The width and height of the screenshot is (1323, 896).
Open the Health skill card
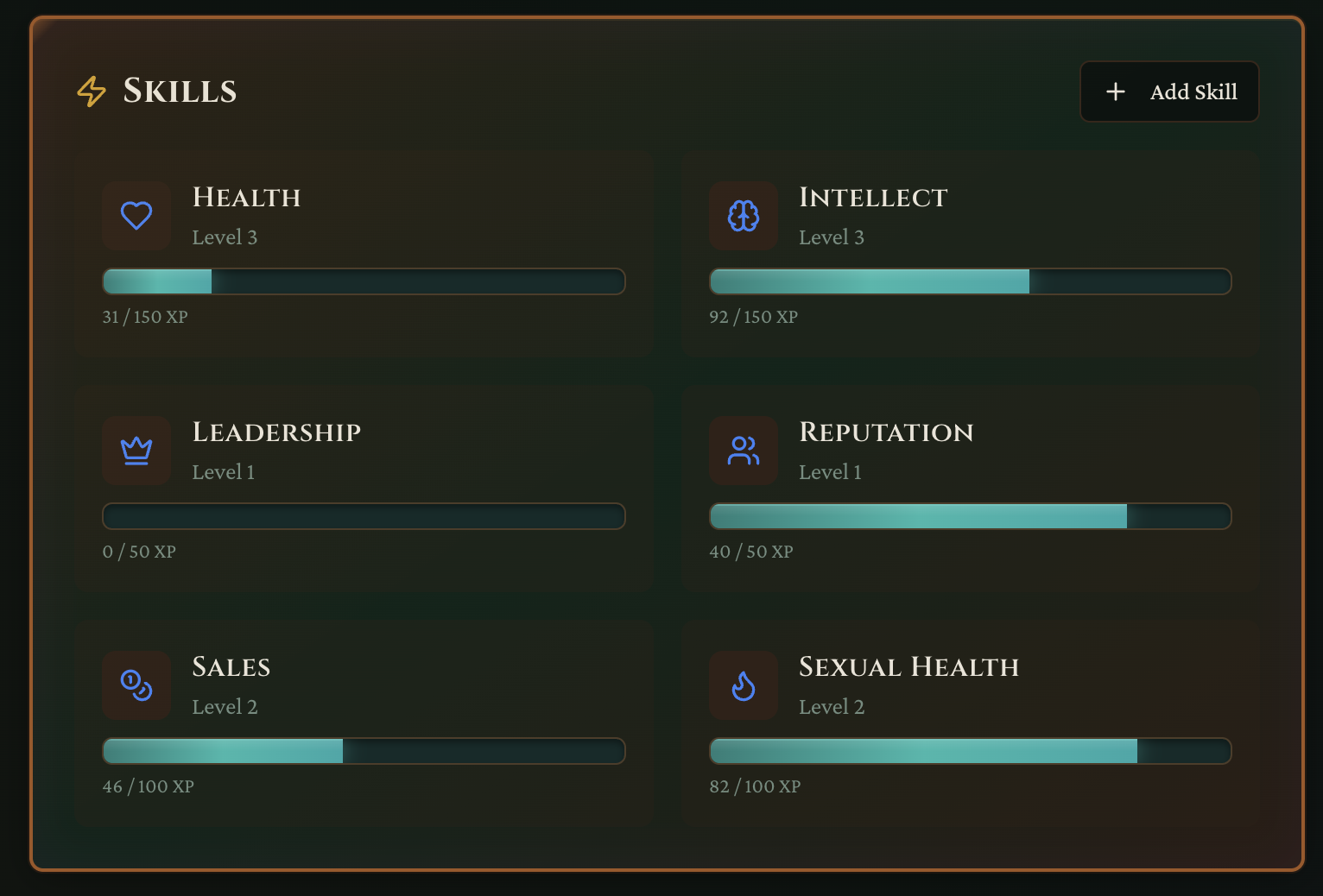[x=364, y=252]
